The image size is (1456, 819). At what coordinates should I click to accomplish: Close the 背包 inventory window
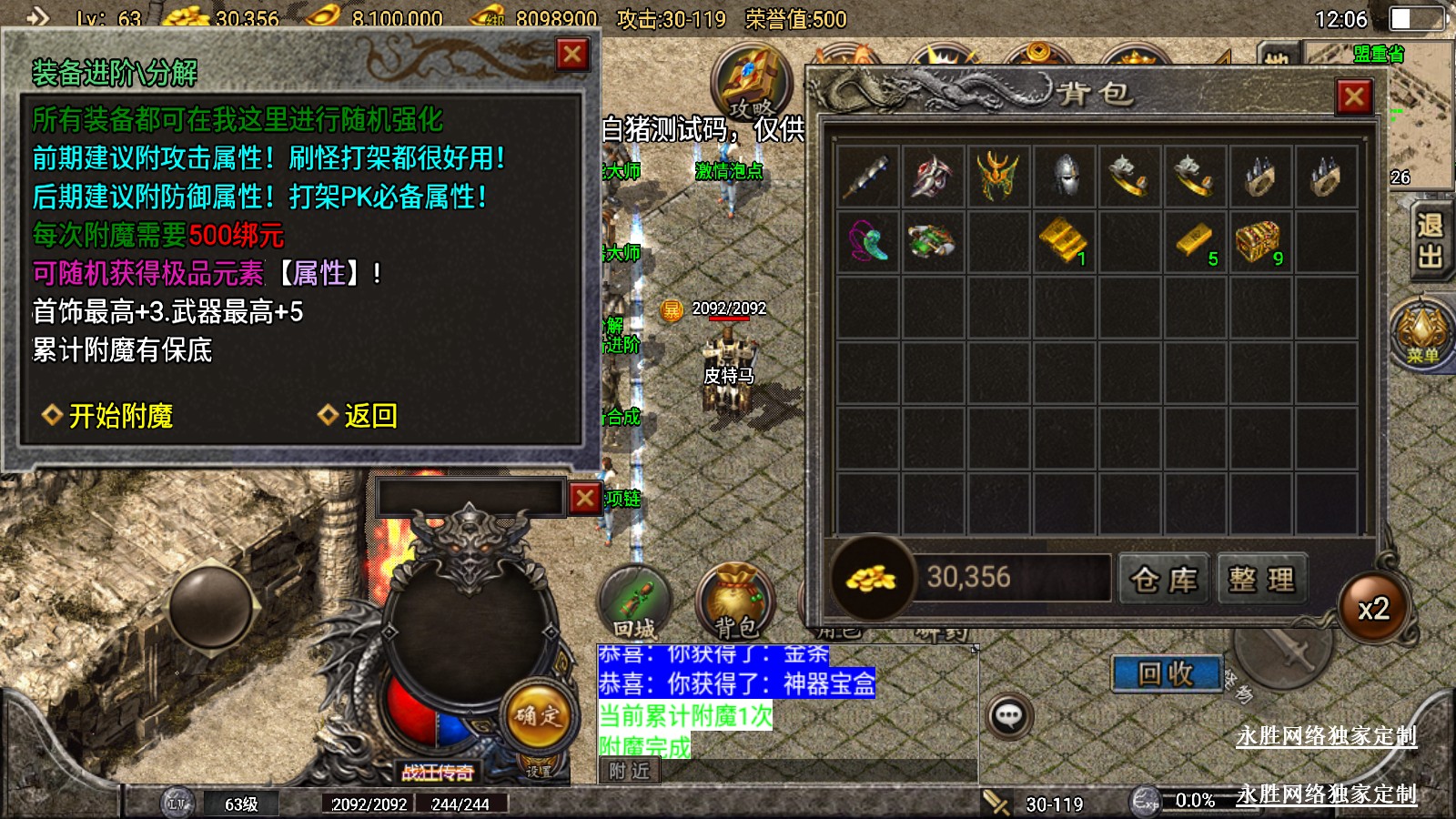point(1354,96)
